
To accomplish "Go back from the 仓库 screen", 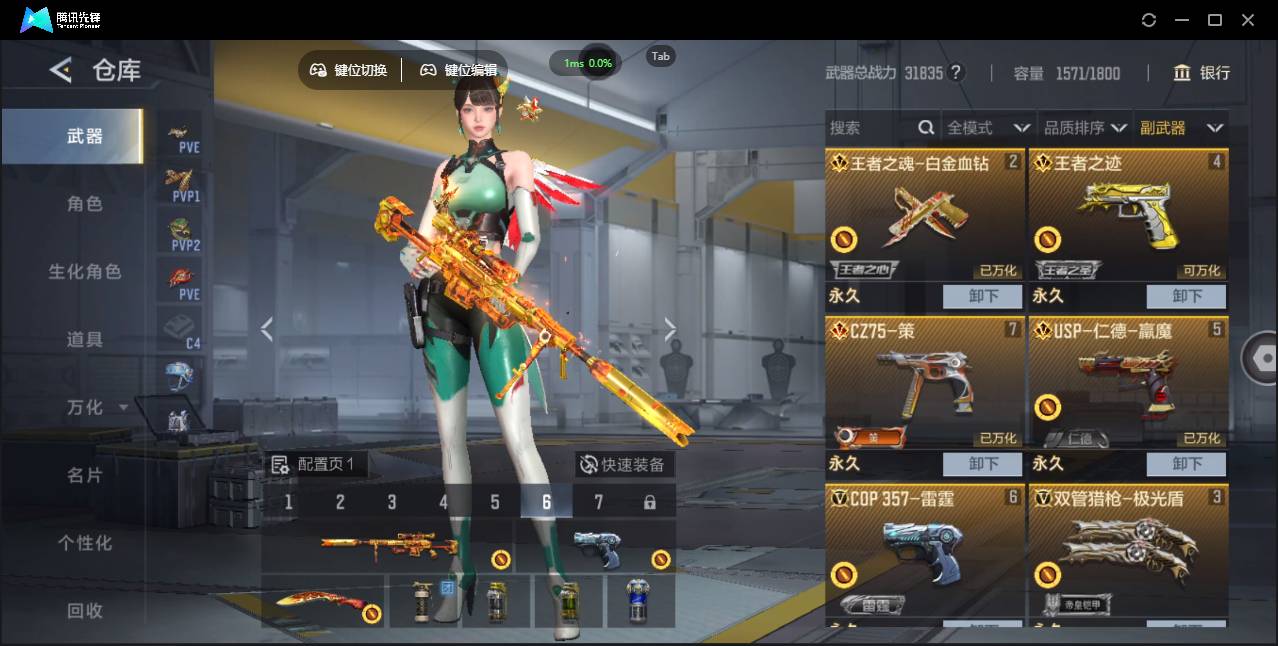I will [x=61, y=70].
